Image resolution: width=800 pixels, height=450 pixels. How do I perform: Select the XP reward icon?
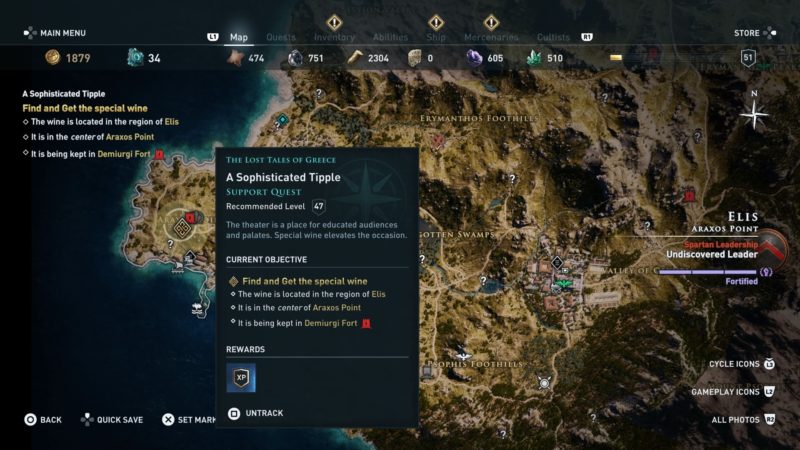[x=241, y=377]
